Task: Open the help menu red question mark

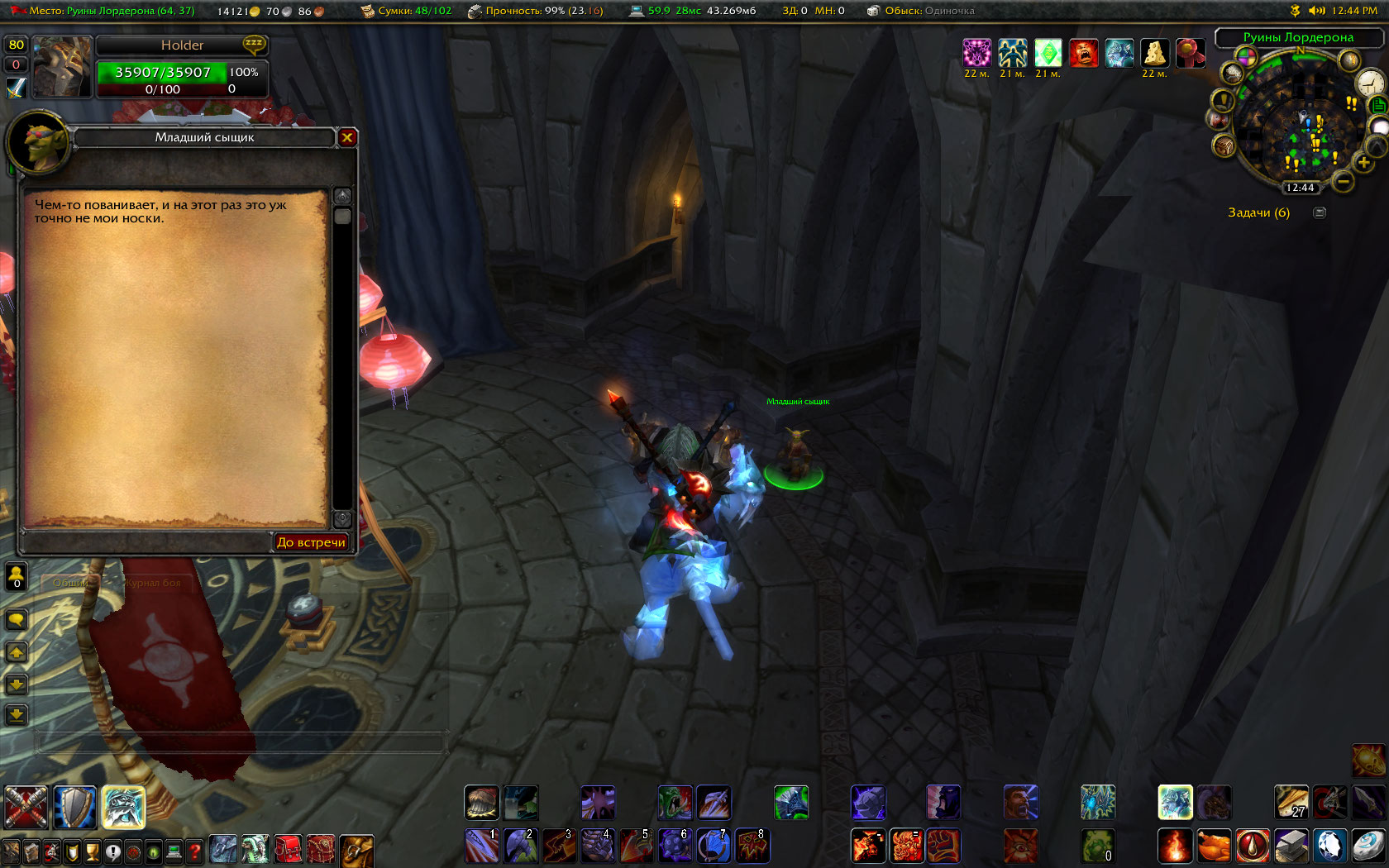Action: [194, 851]
